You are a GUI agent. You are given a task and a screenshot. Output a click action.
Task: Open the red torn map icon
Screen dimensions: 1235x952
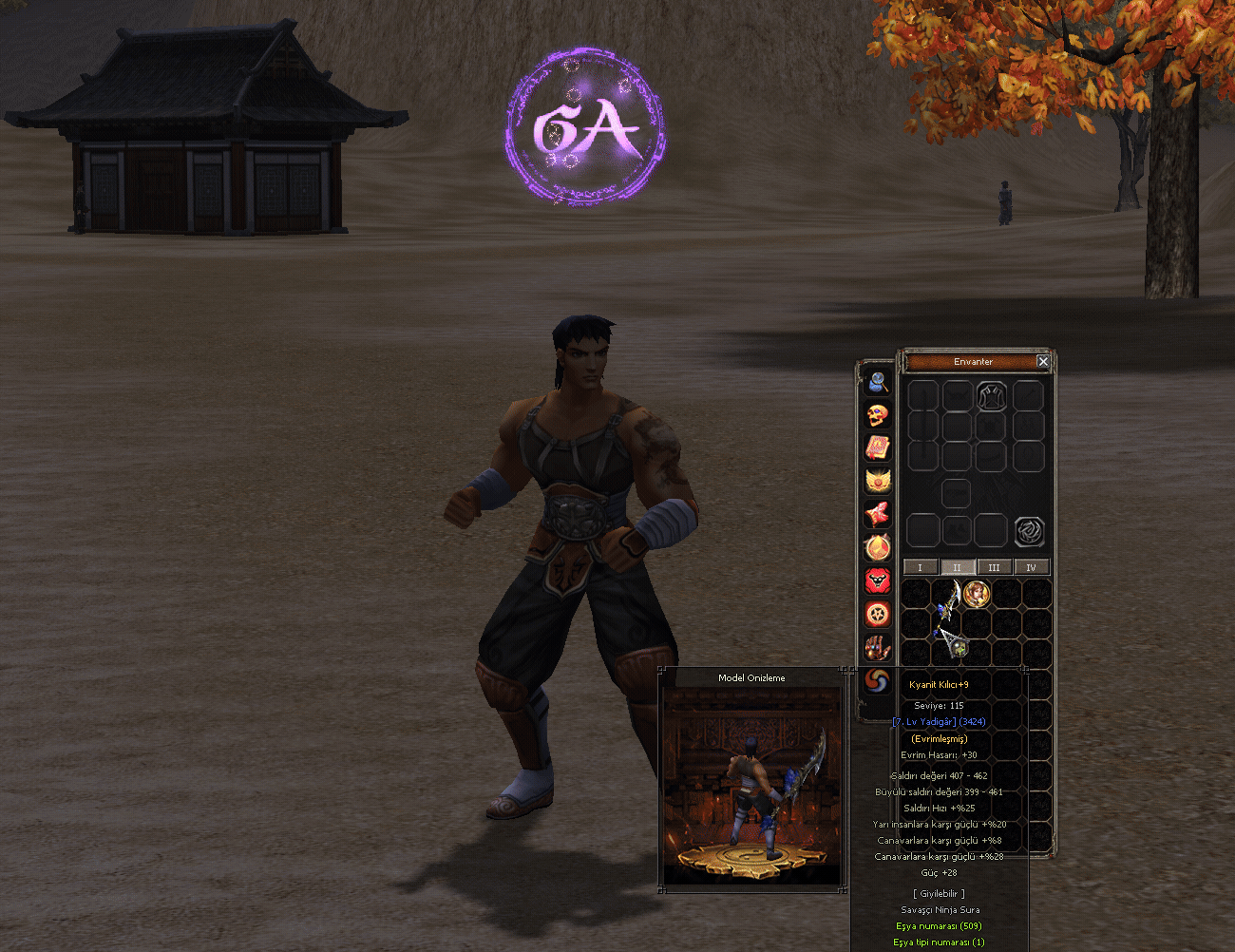(x=877, y=514)
